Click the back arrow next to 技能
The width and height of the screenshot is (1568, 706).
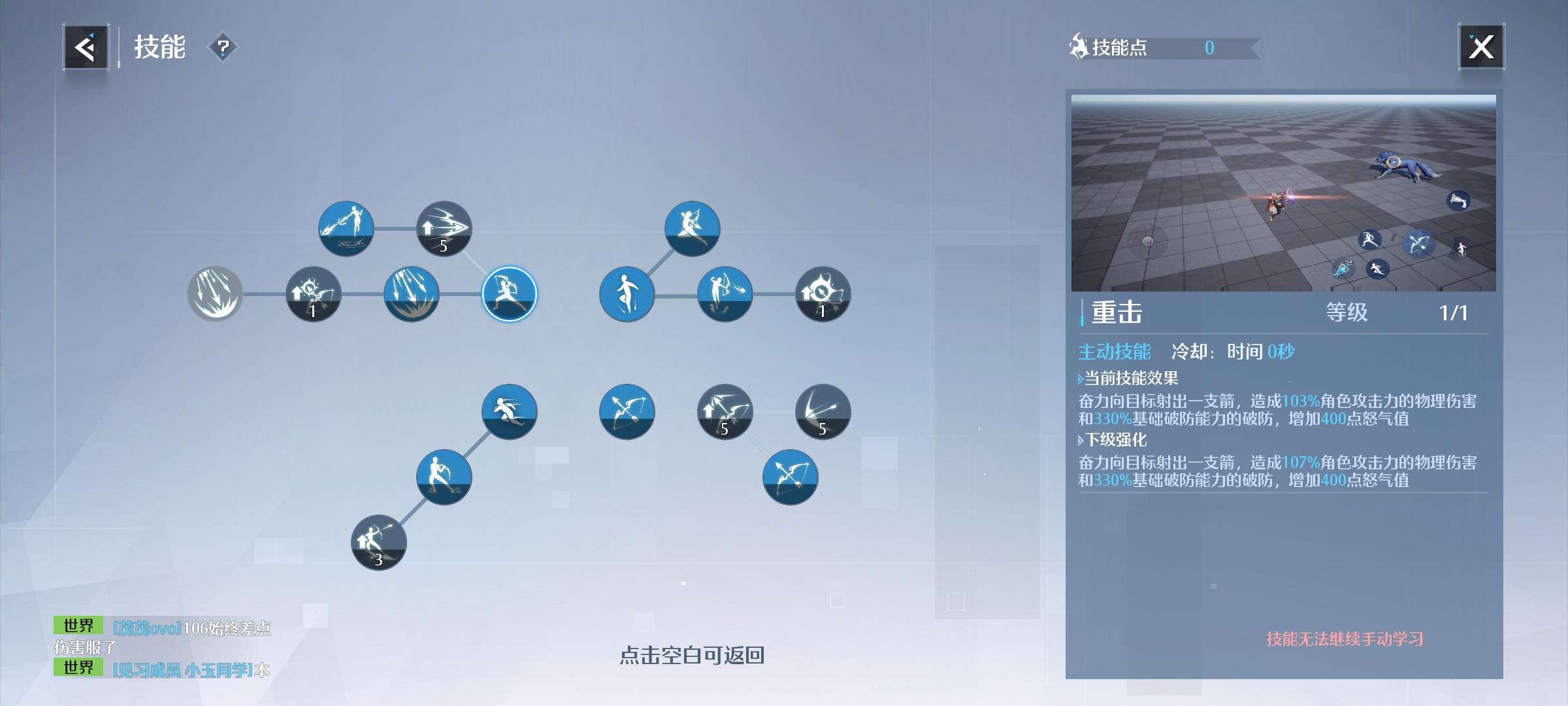click(85, 46)
